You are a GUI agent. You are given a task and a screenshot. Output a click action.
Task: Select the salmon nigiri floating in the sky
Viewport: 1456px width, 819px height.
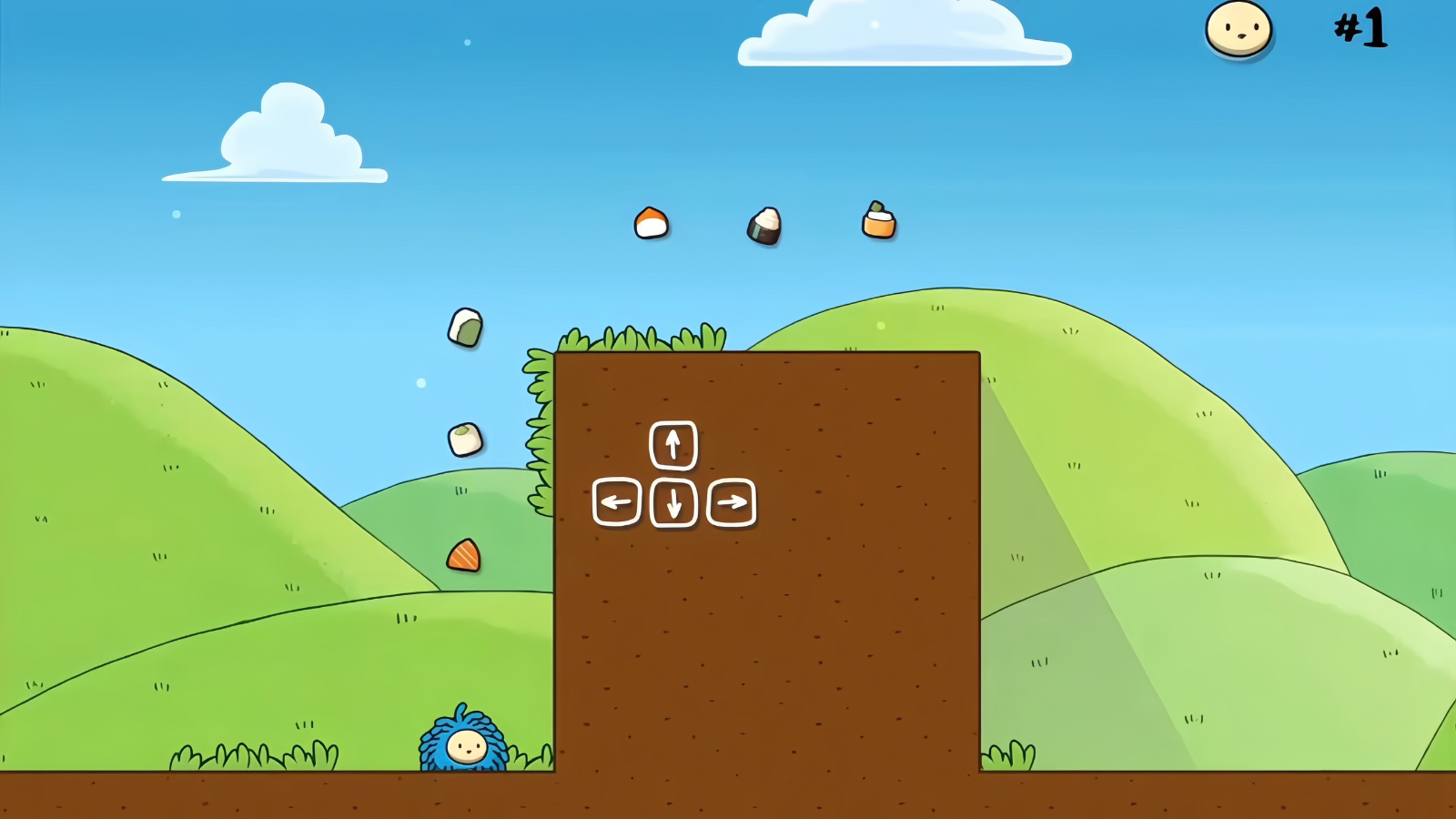[x=652, y=224]
